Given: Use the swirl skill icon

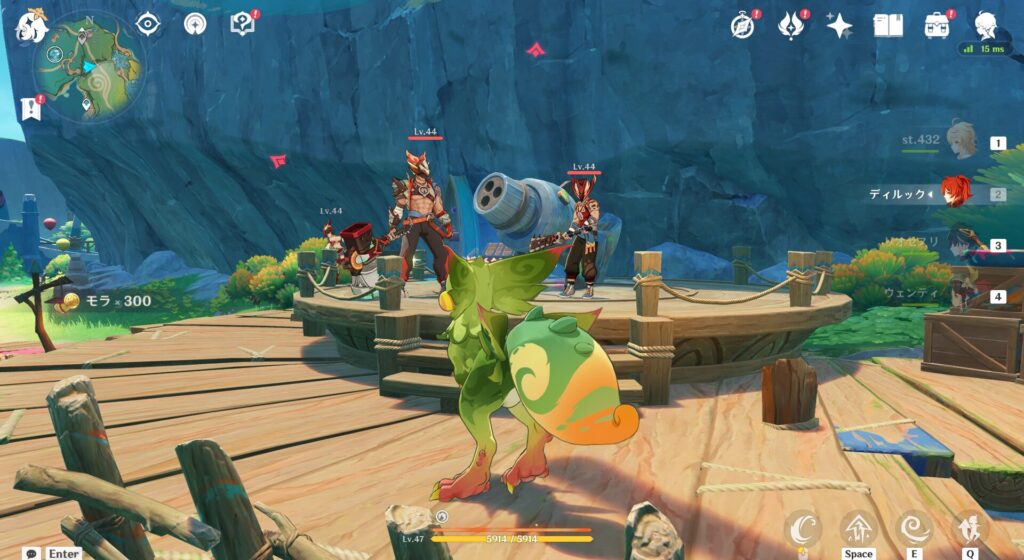Looking at the screenshot, I should 913,528.
